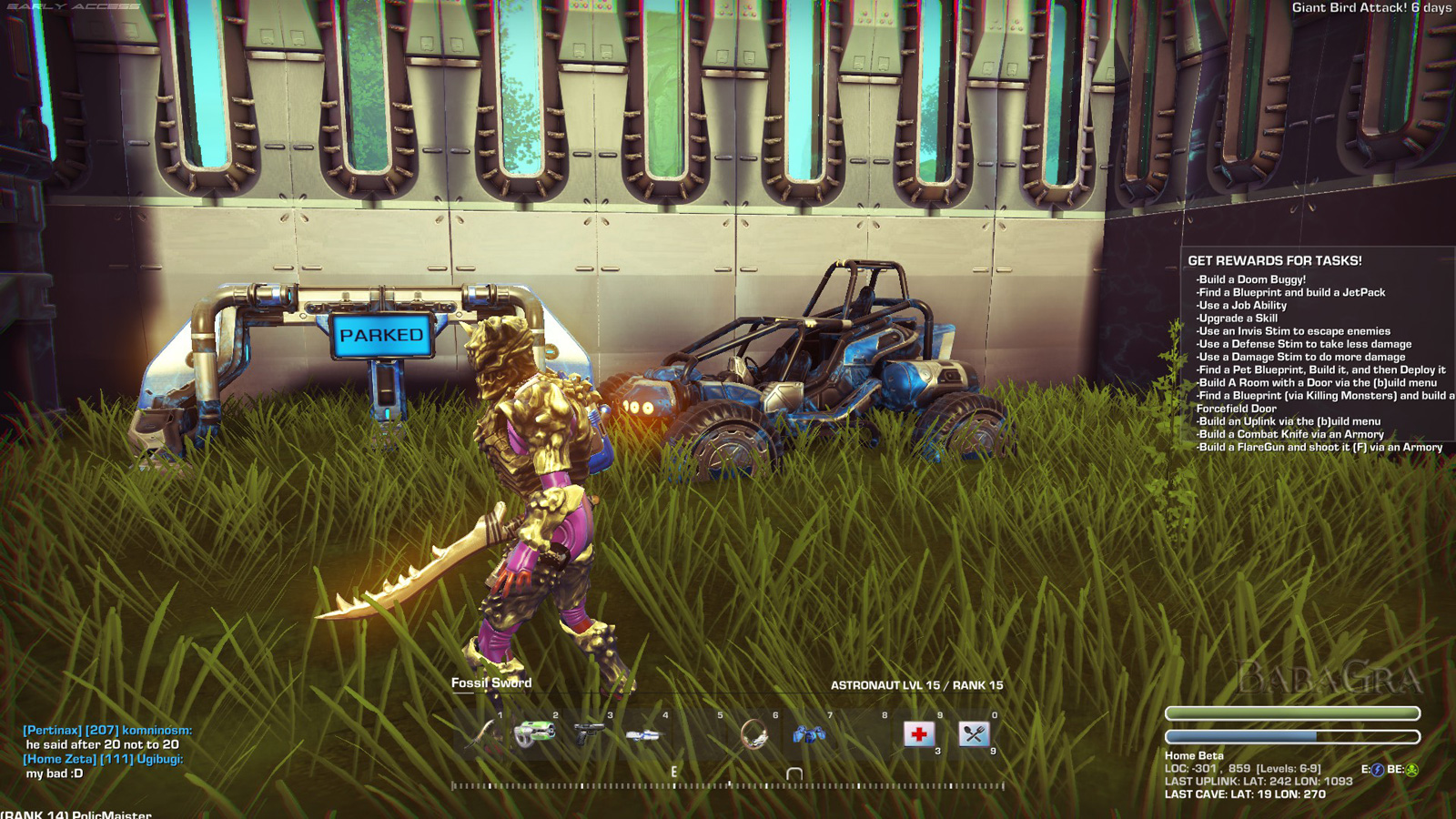Click the blue lightning energy icon
The width and height of the screenshot is (1456, 819).
(1378, 770)
